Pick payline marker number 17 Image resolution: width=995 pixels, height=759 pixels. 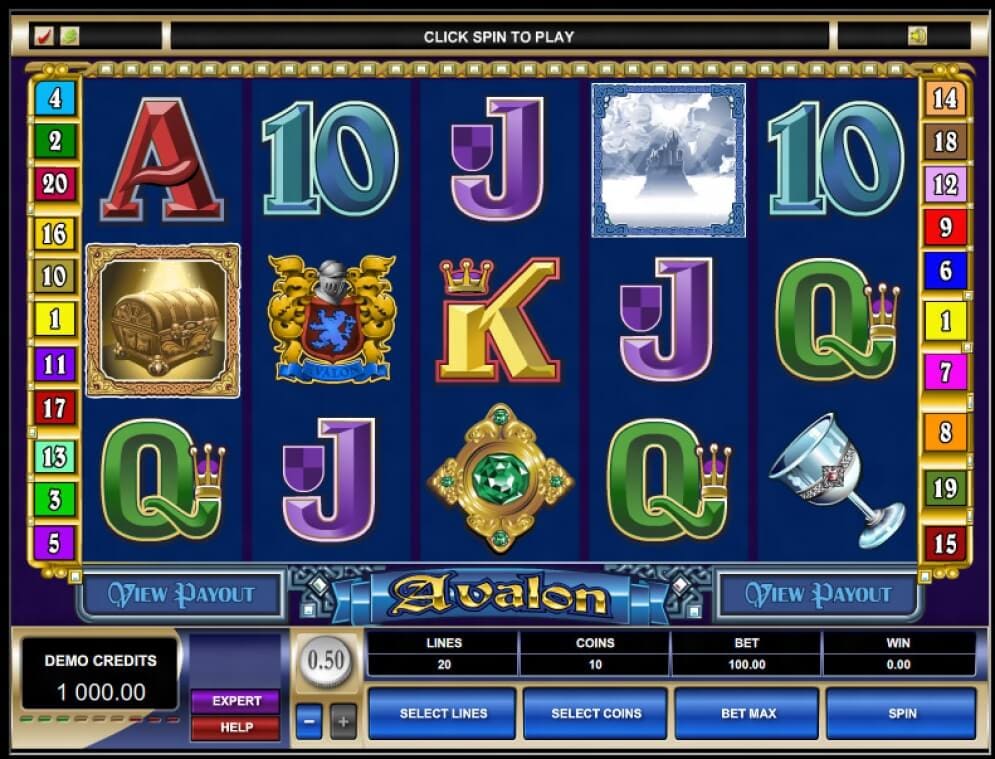pos(55,407)
